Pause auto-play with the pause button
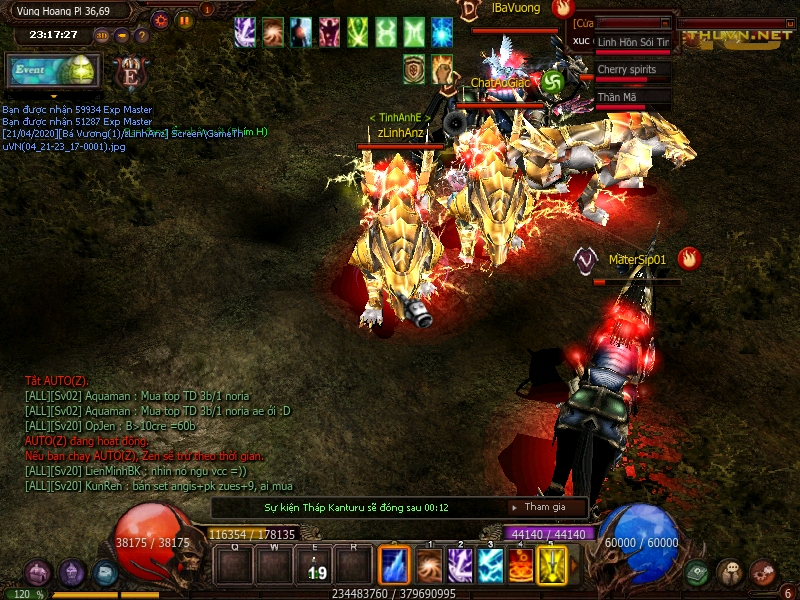800x600 pixels. coord(184,19)
